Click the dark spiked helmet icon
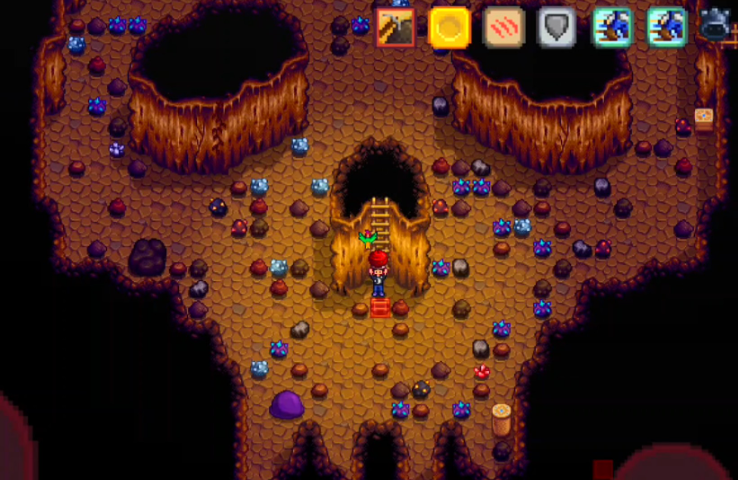This screenshot has height=480, width=738. pyautogui.click(x=716, y=24)
